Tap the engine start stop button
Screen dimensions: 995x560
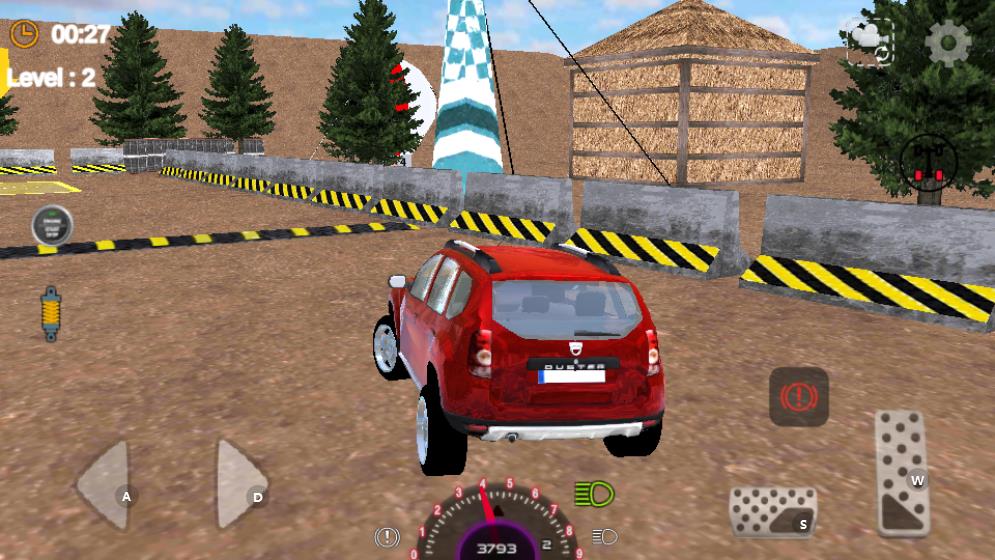51,225
